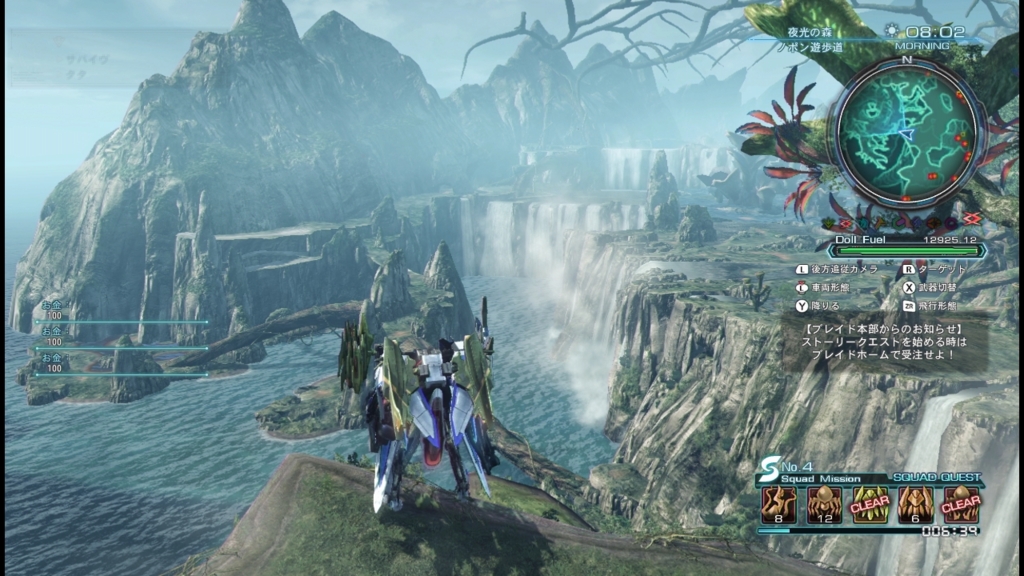Select the squad target icon showing 6
This screenshot has height=576, width=1024.
tap(915, 505)
